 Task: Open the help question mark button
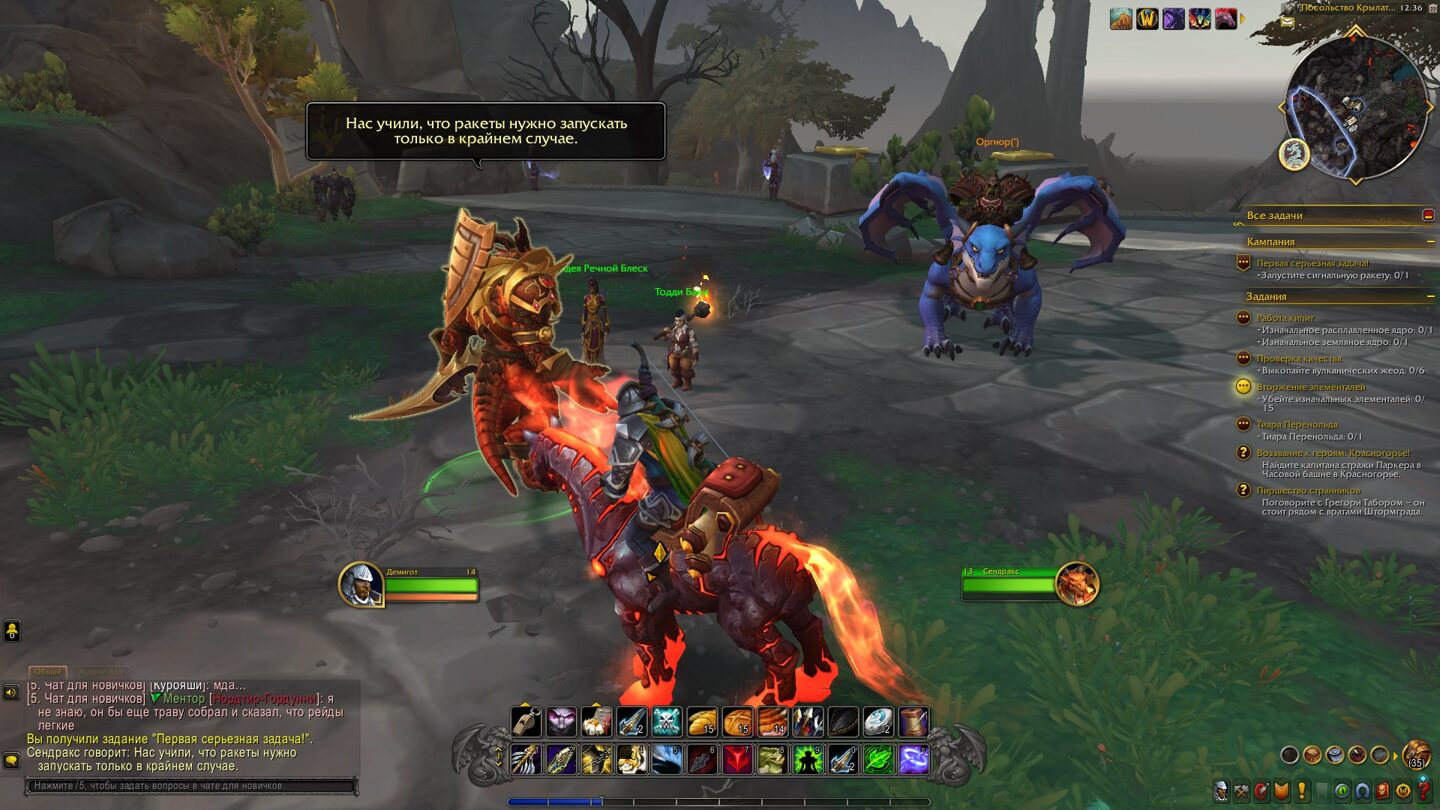(1424, 791)
